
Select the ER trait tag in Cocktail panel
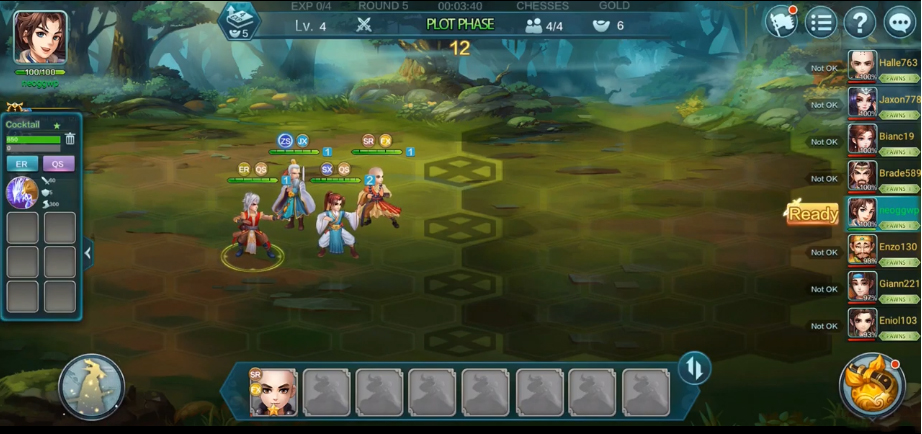point(21,164)
